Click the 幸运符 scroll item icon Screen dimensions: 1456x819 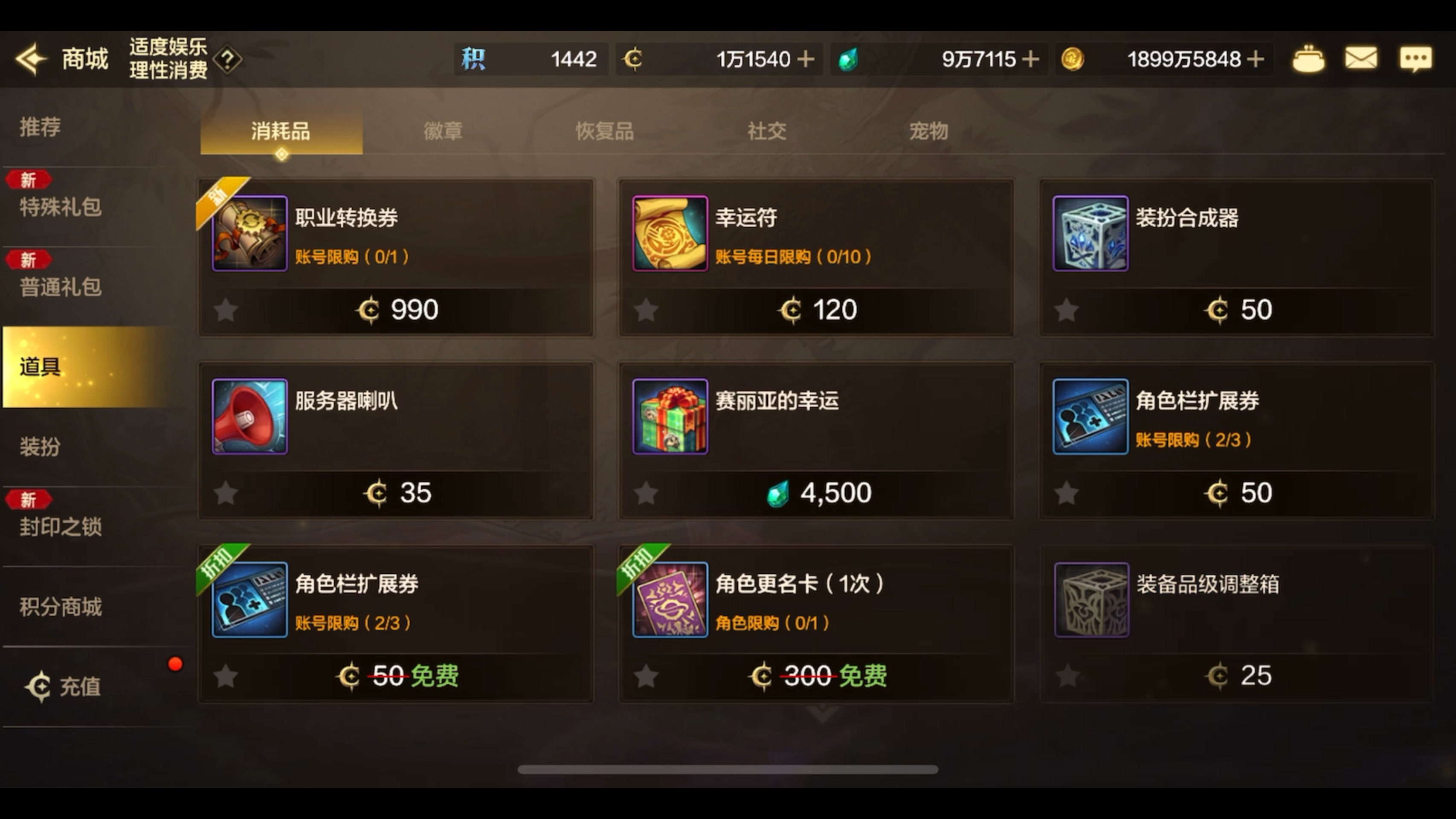670,233
